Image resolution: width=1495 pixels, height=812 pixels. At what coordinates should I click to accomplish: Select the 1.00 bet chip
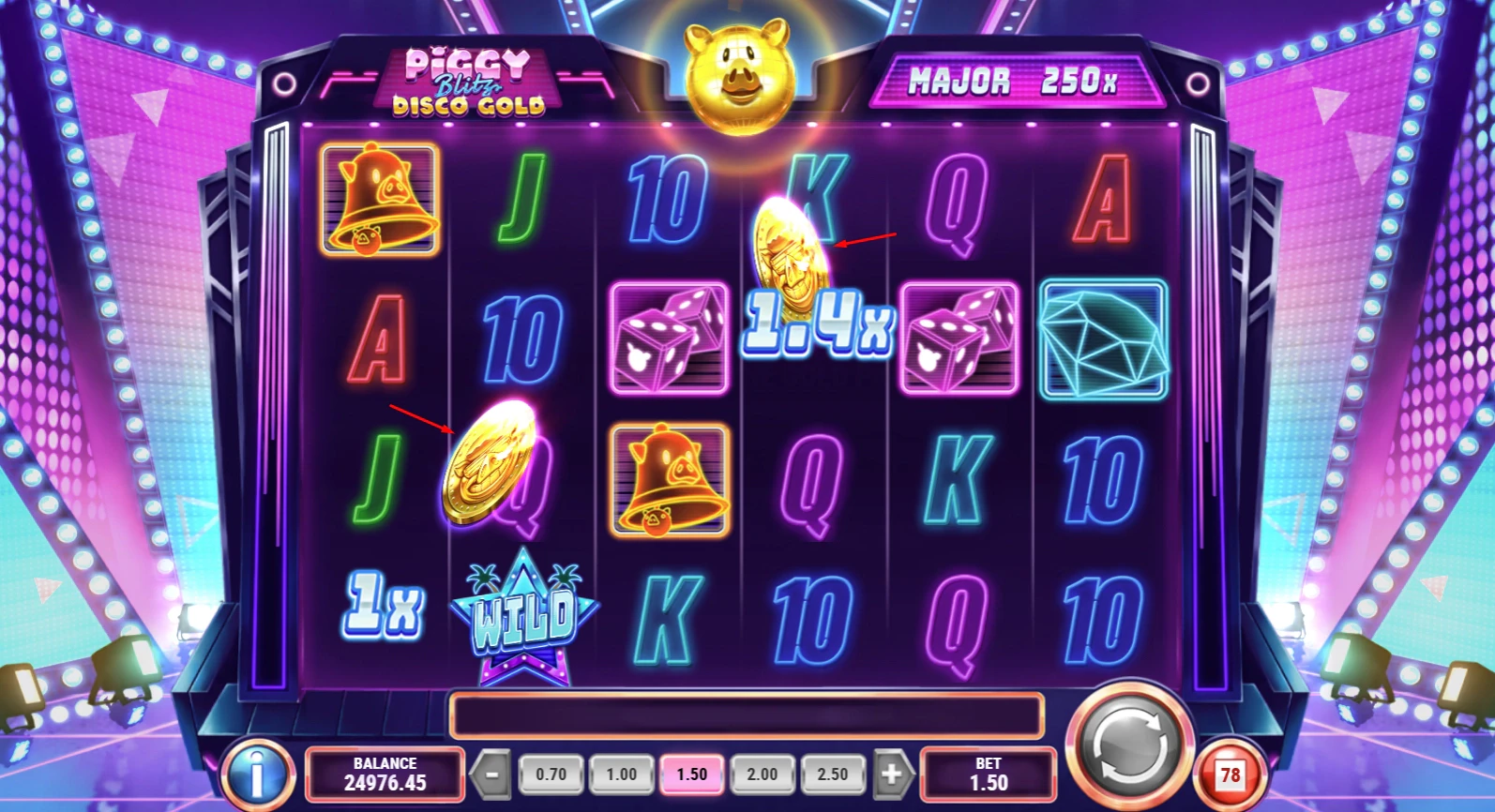click(x=621, y=774)
